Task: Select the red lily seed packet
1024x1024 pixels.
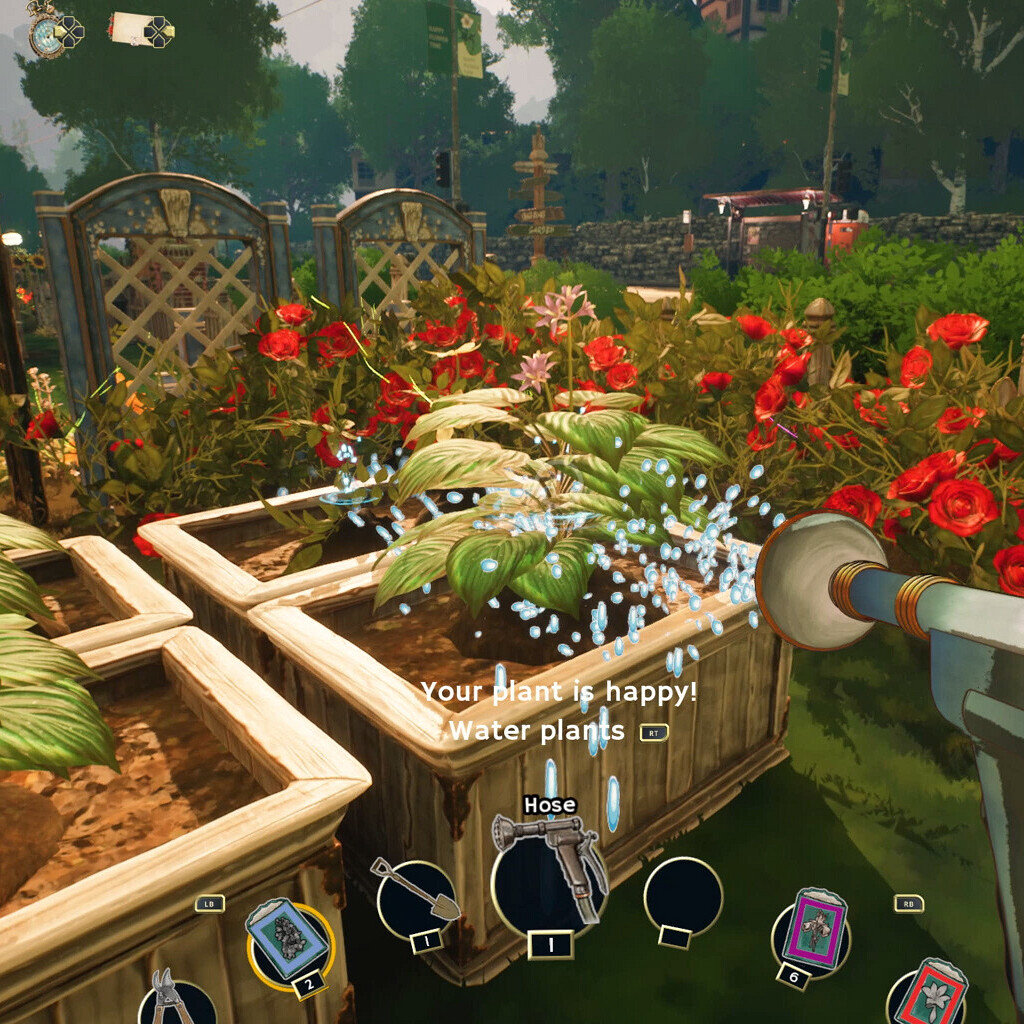Action: tap(927, 996)
